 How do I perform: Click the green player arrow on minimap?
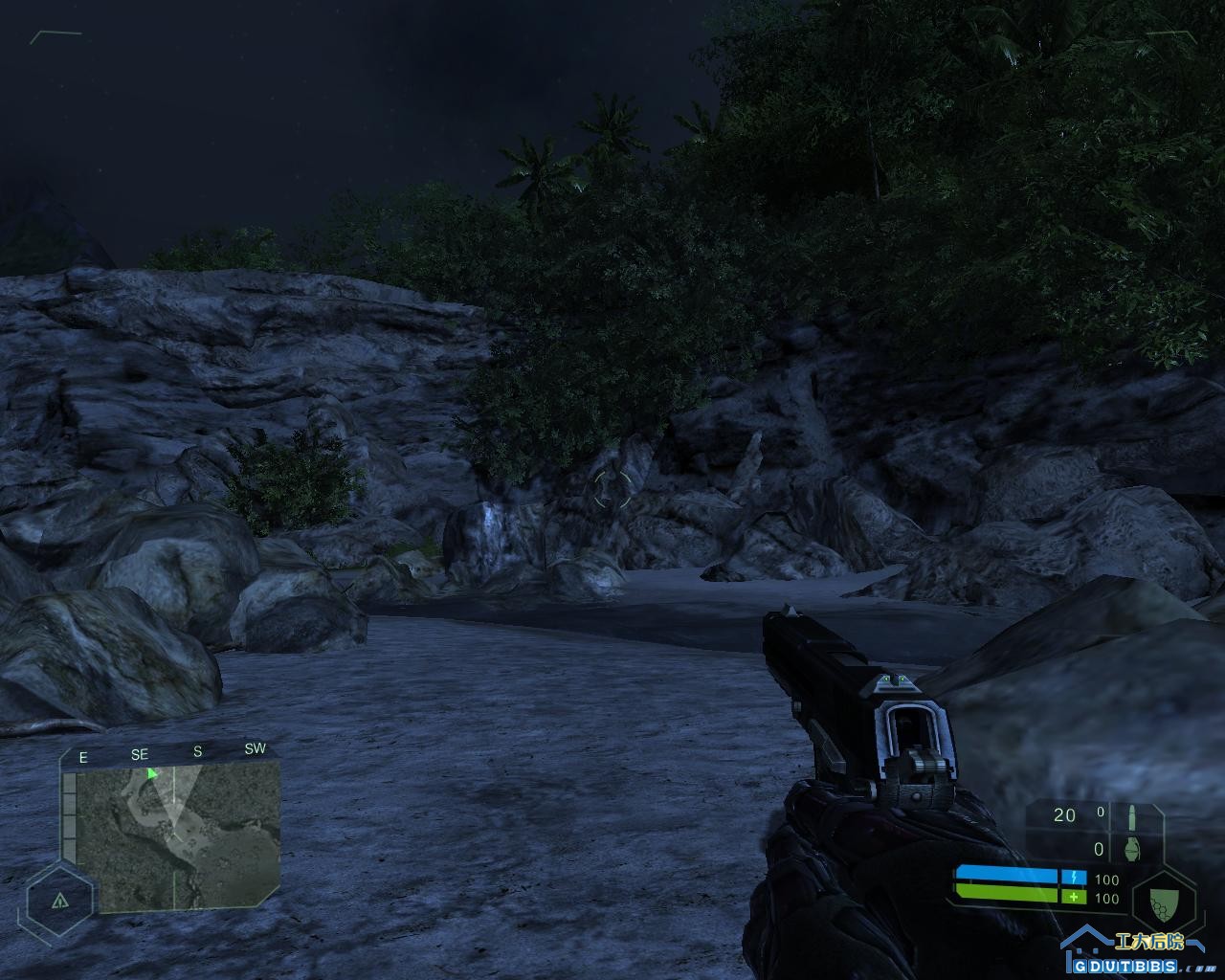(x=152, y=773)
